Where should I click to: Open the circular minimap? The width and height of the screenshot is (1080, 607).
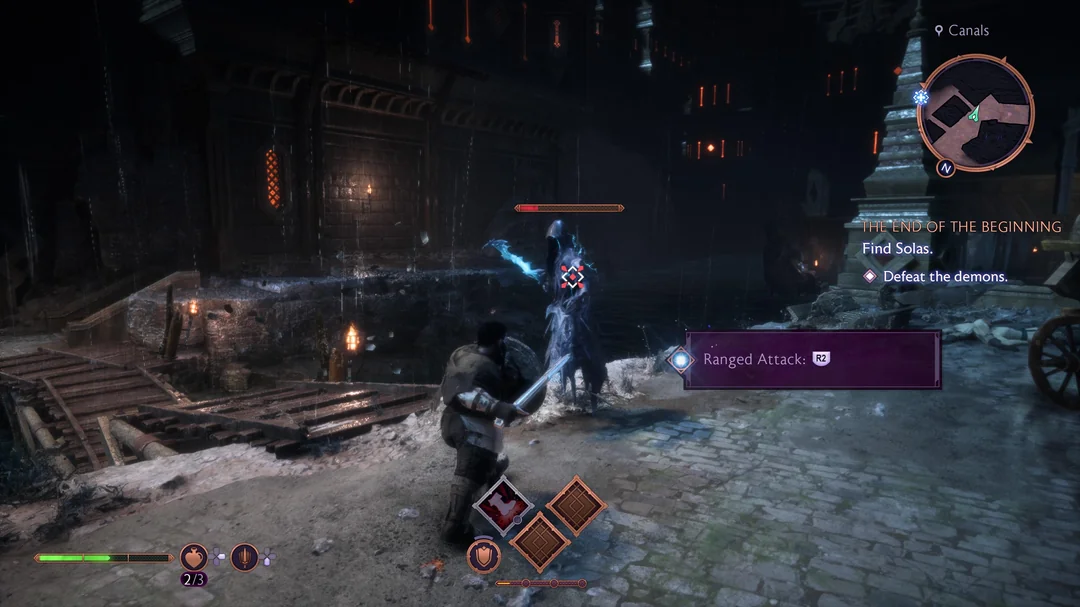click(976, 112)
